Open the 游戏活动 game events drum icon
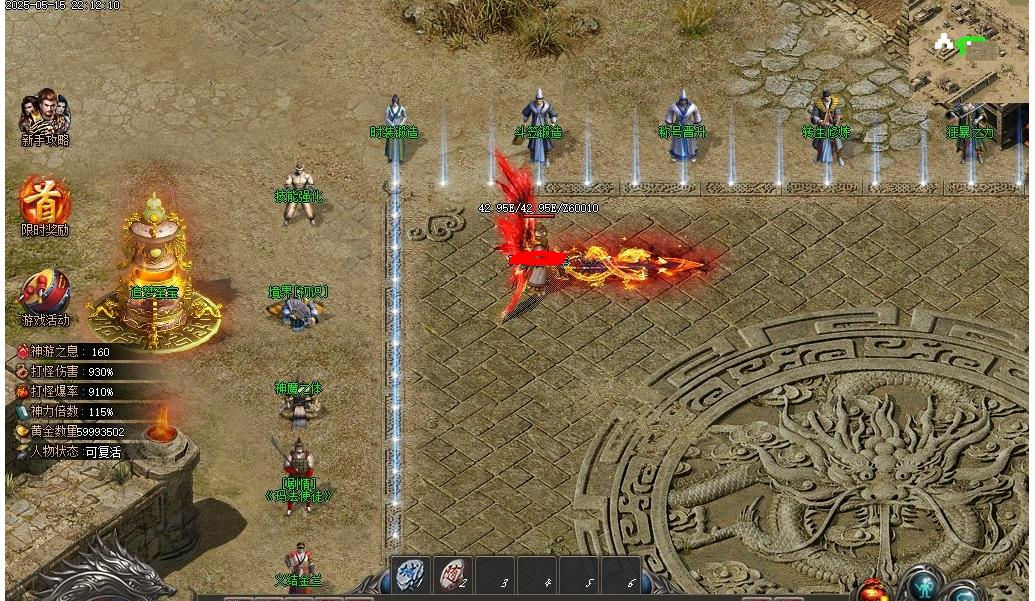The image size is (1035, 601). pyautogui.click(x=45, y=292)
